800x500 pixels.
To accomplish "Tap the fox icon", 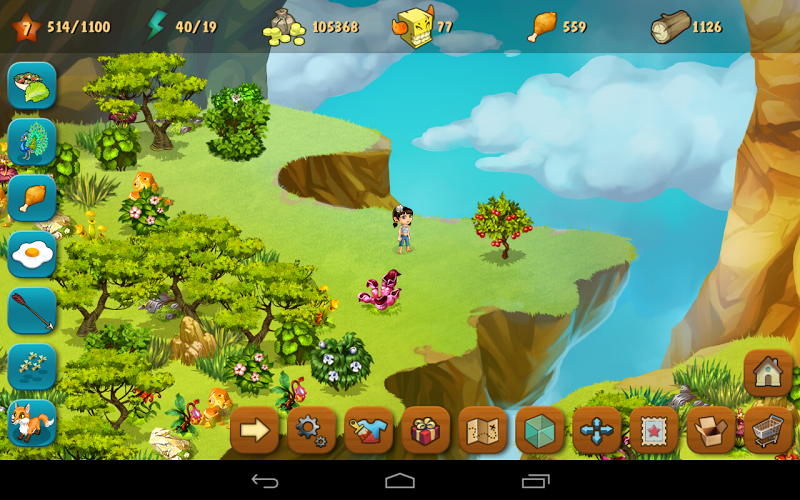I will pyautogui.click(x=32, y=422).
